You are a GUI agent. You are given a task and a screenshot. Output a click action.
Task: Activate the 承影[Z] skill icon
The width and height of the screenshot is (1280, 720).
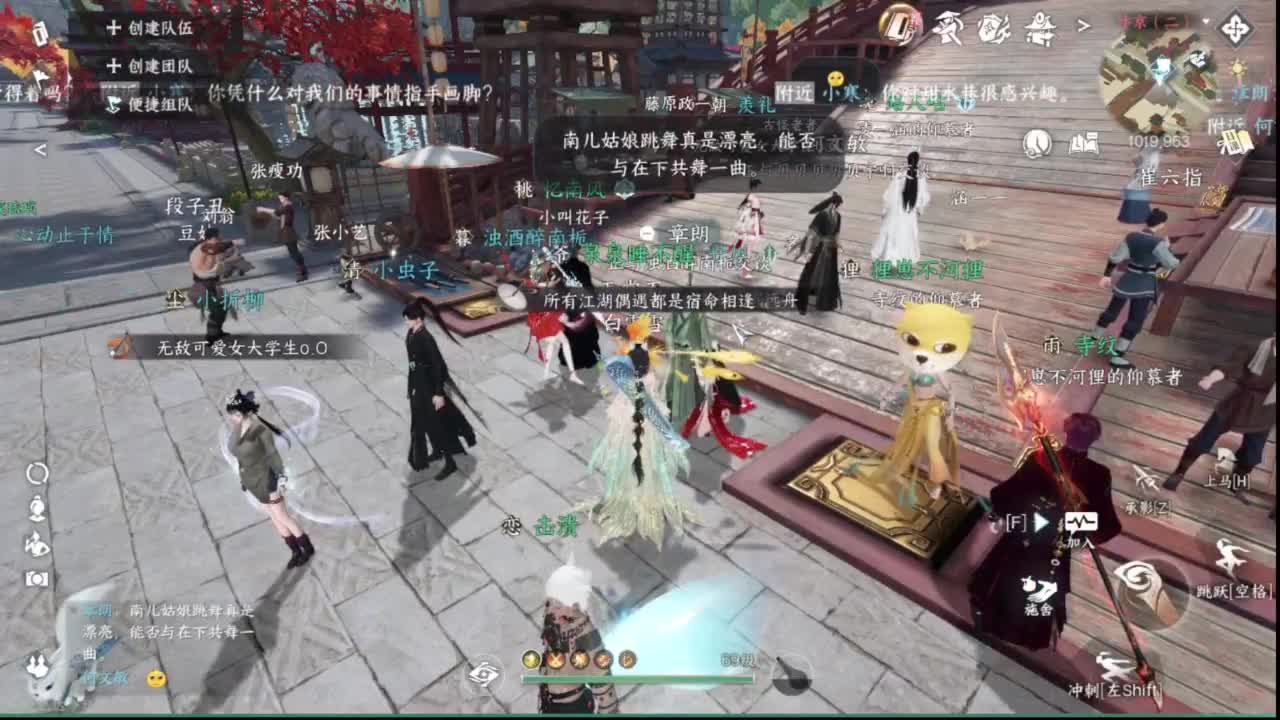(x=1147, y=480)
